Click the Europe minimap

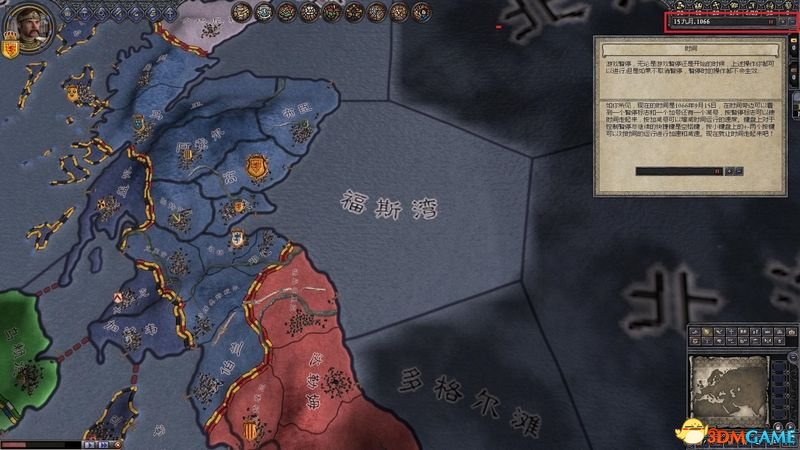[x=732, y=383]
